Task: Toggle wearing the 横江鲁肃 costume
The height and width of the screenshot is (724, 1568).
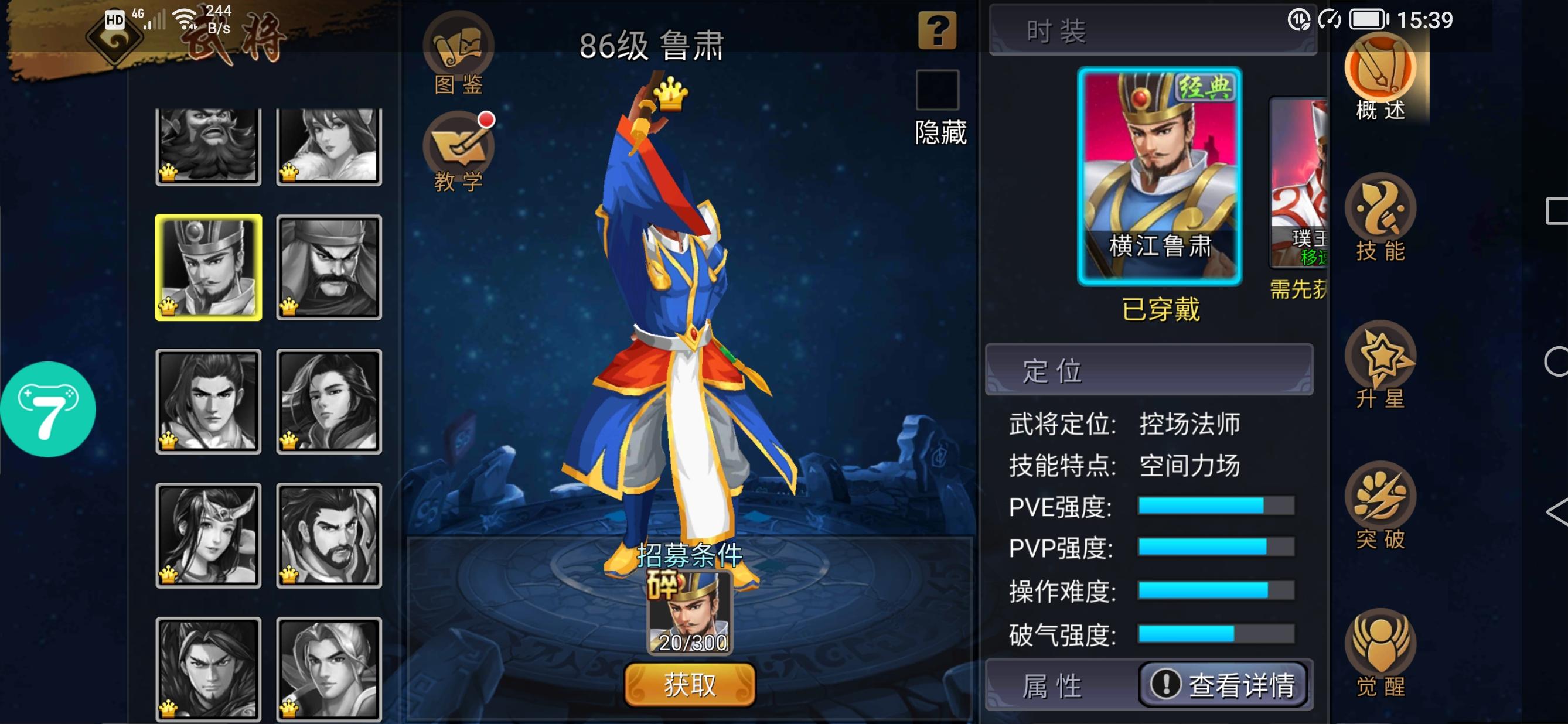Action: coord(1160,176)
